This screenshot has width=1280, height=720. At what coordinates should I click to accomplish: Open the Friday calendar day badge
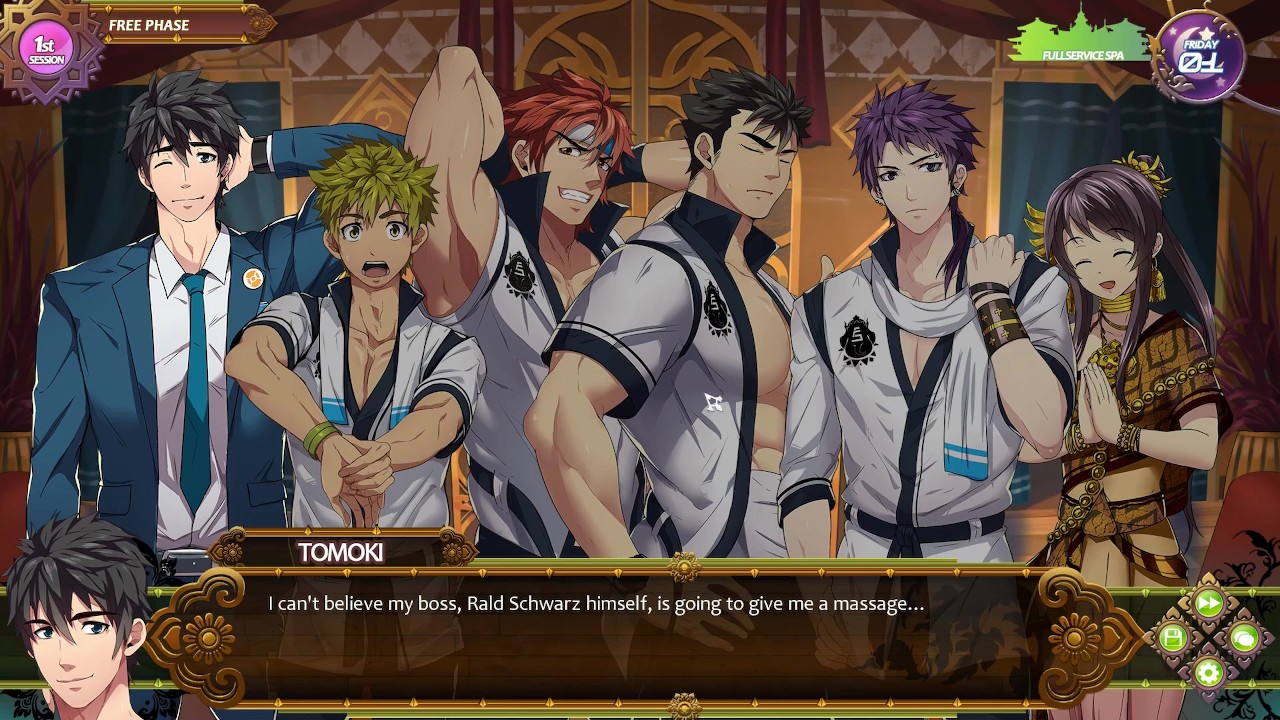coord(1199,57)
